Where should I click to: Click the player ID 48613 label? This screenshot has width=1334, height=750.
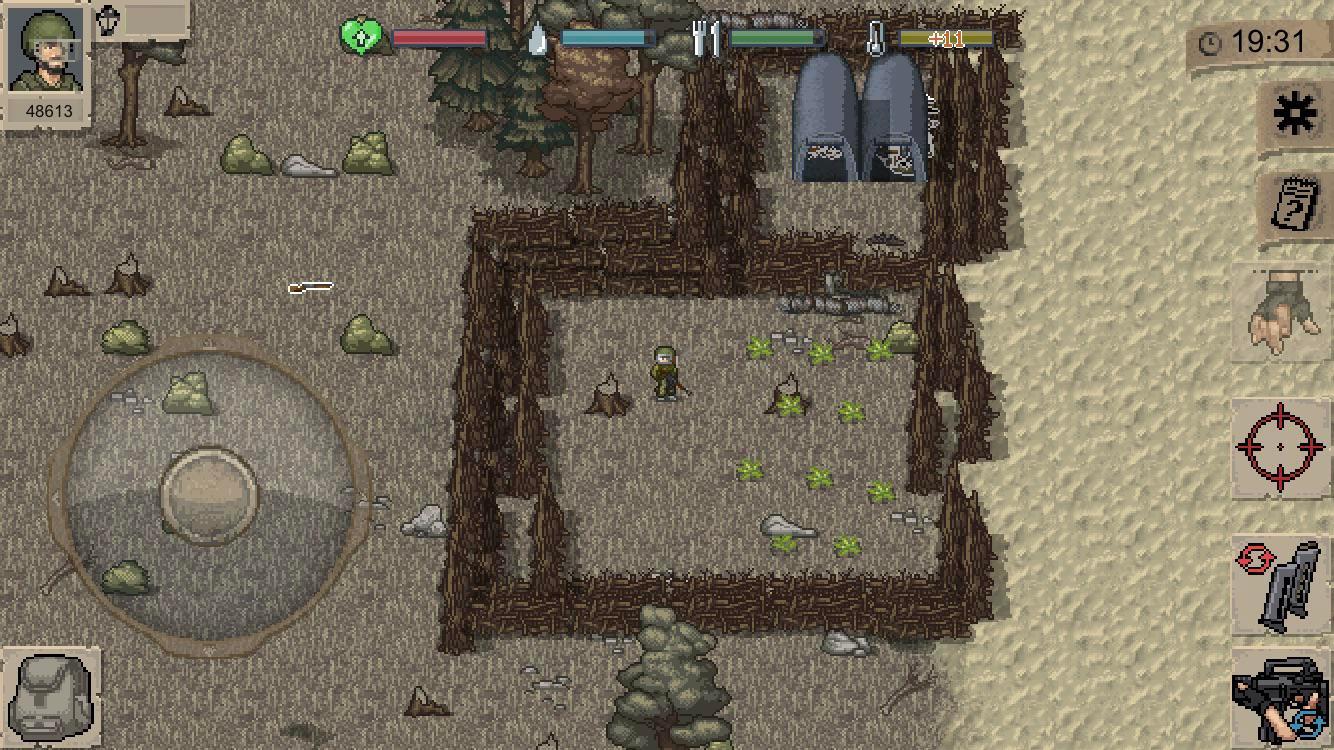[x=48, y=111]
